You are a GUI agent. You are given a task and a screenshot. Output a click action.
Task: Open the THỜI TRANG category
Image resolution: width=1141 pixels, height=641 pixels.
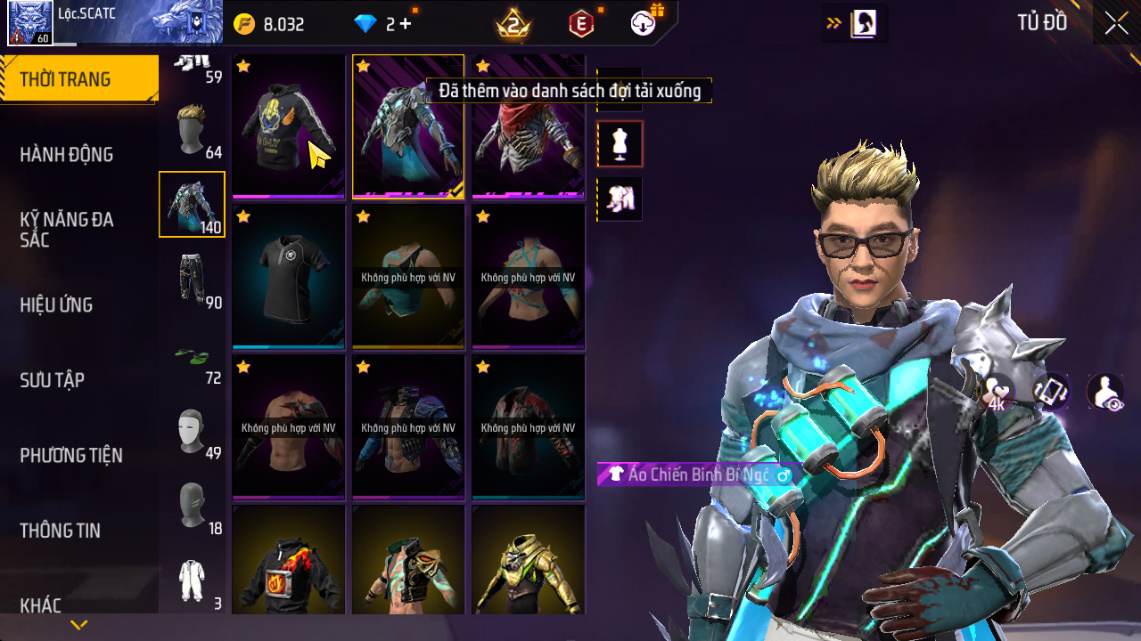pos(78,79)
